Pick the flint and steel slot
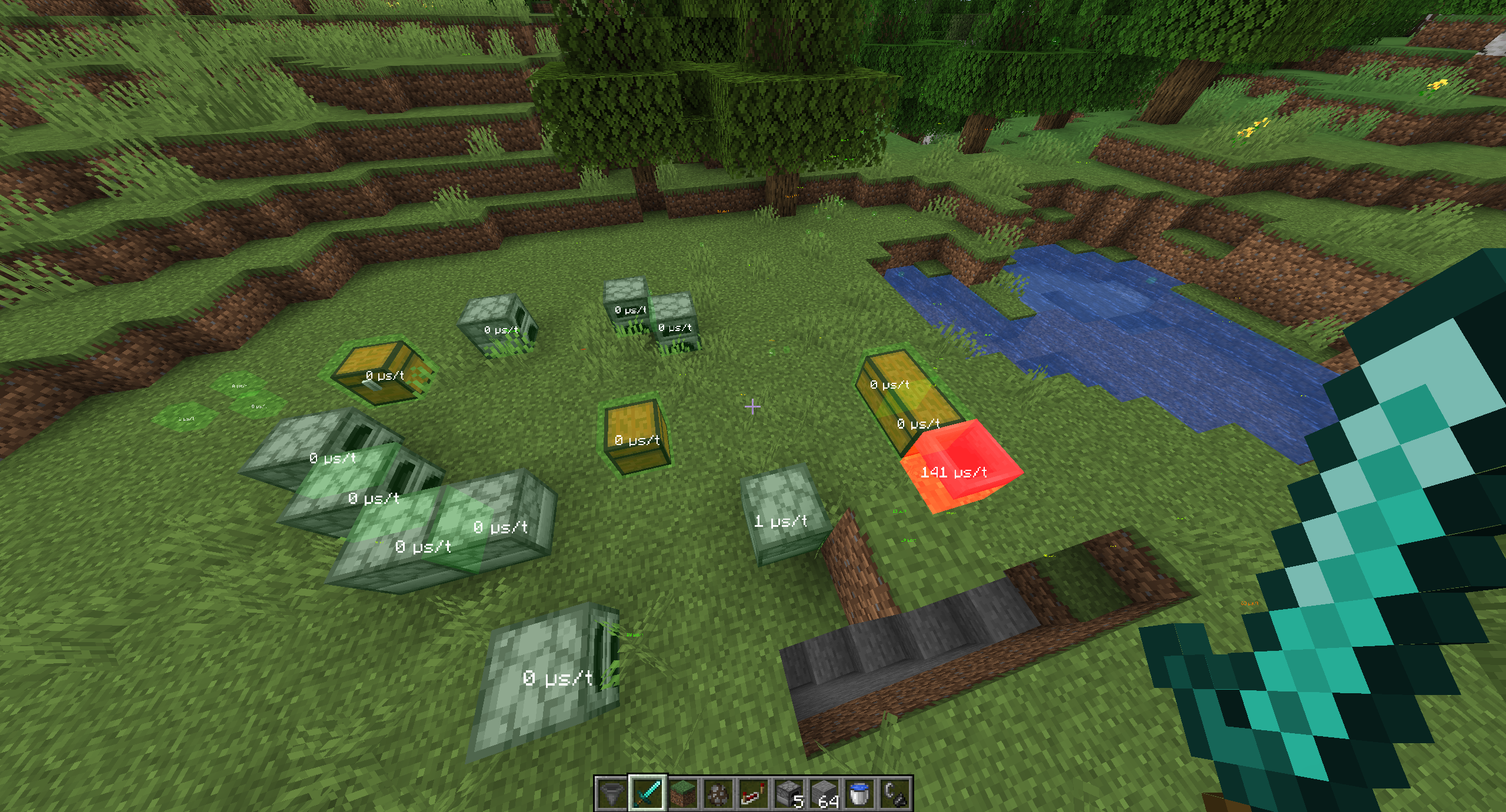This screenshot has width=1506, height=812. (x=895, y=793)
